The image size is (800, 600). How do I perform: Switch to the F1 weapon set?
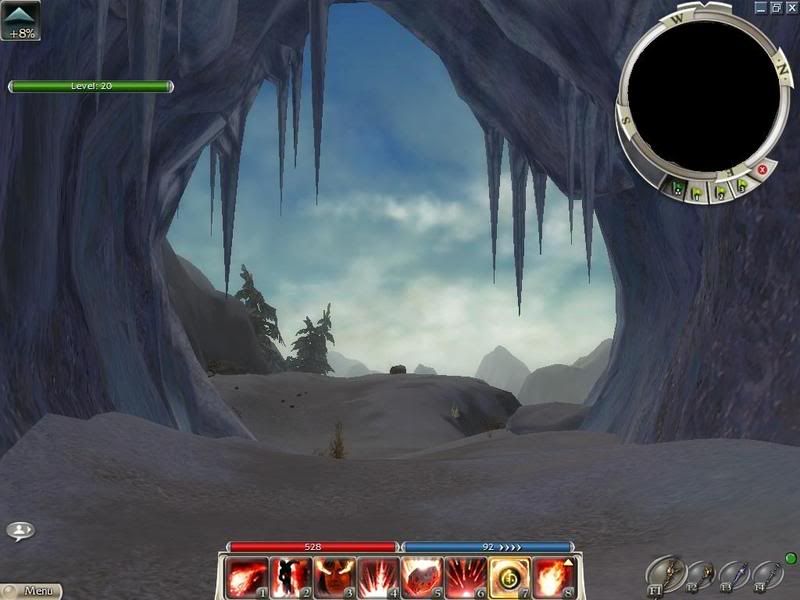(x=661, y=573)
